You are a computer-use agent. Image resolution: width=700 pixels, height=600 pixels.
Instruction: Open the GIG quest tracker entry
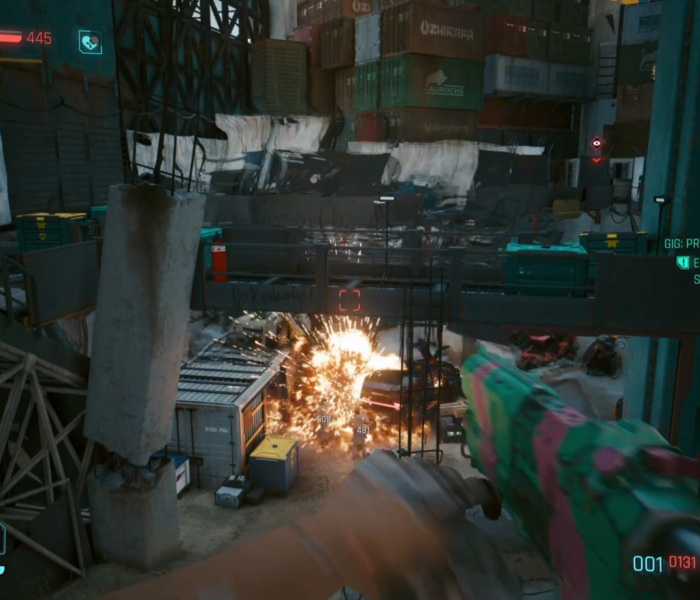pos(680,243)
